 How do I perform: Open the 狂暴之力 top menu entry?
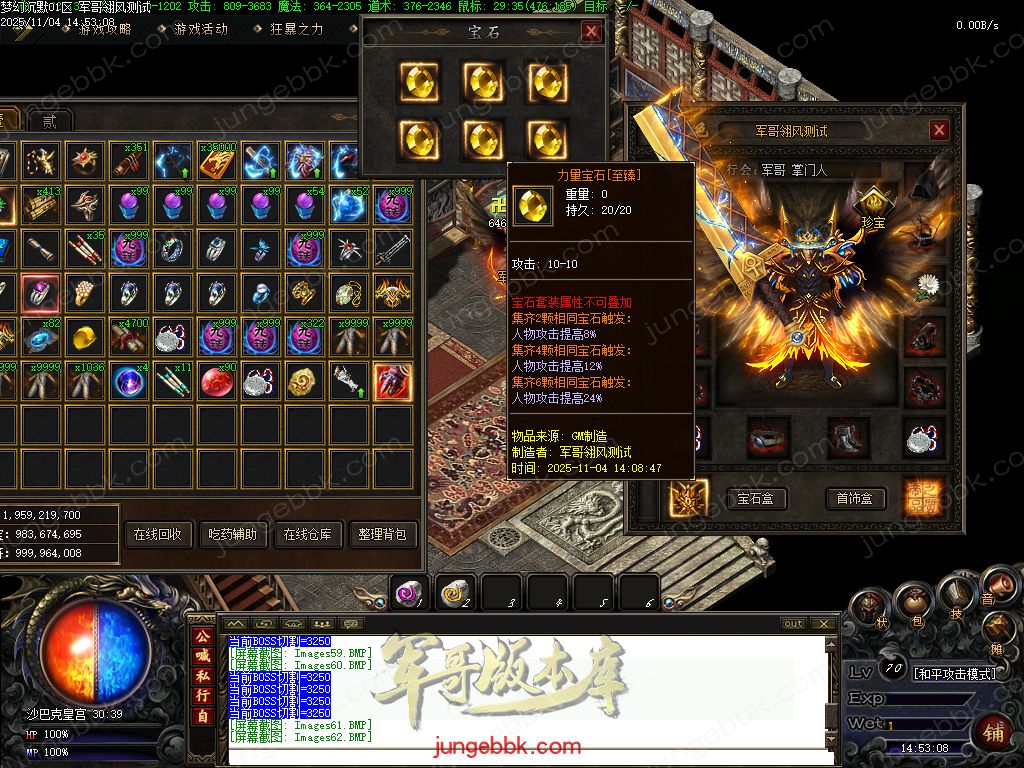[297, 29]
